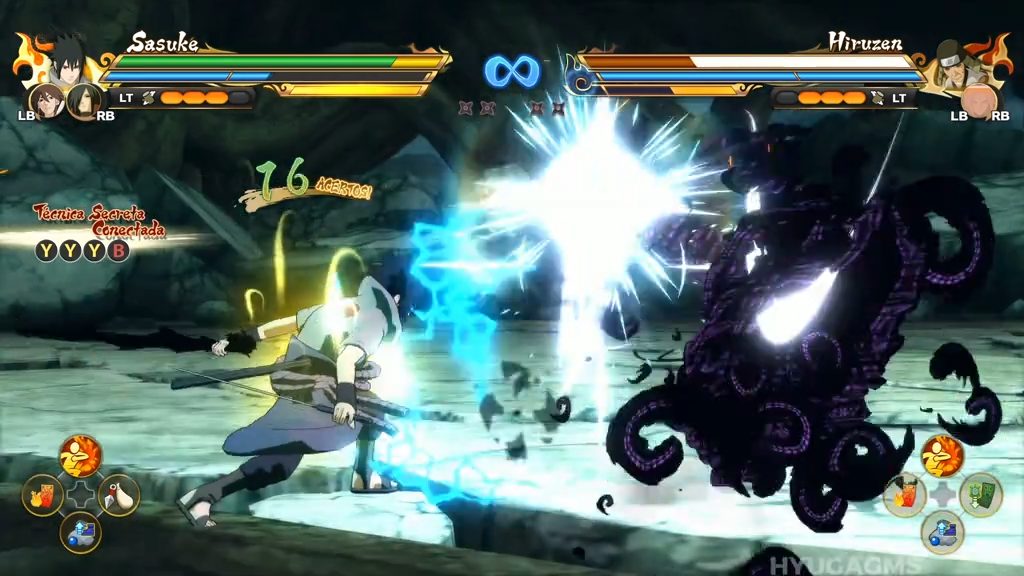1024x576 pixels.
Task: Use Hiruzen's blue orb boost item
Action: click(942, 532)
